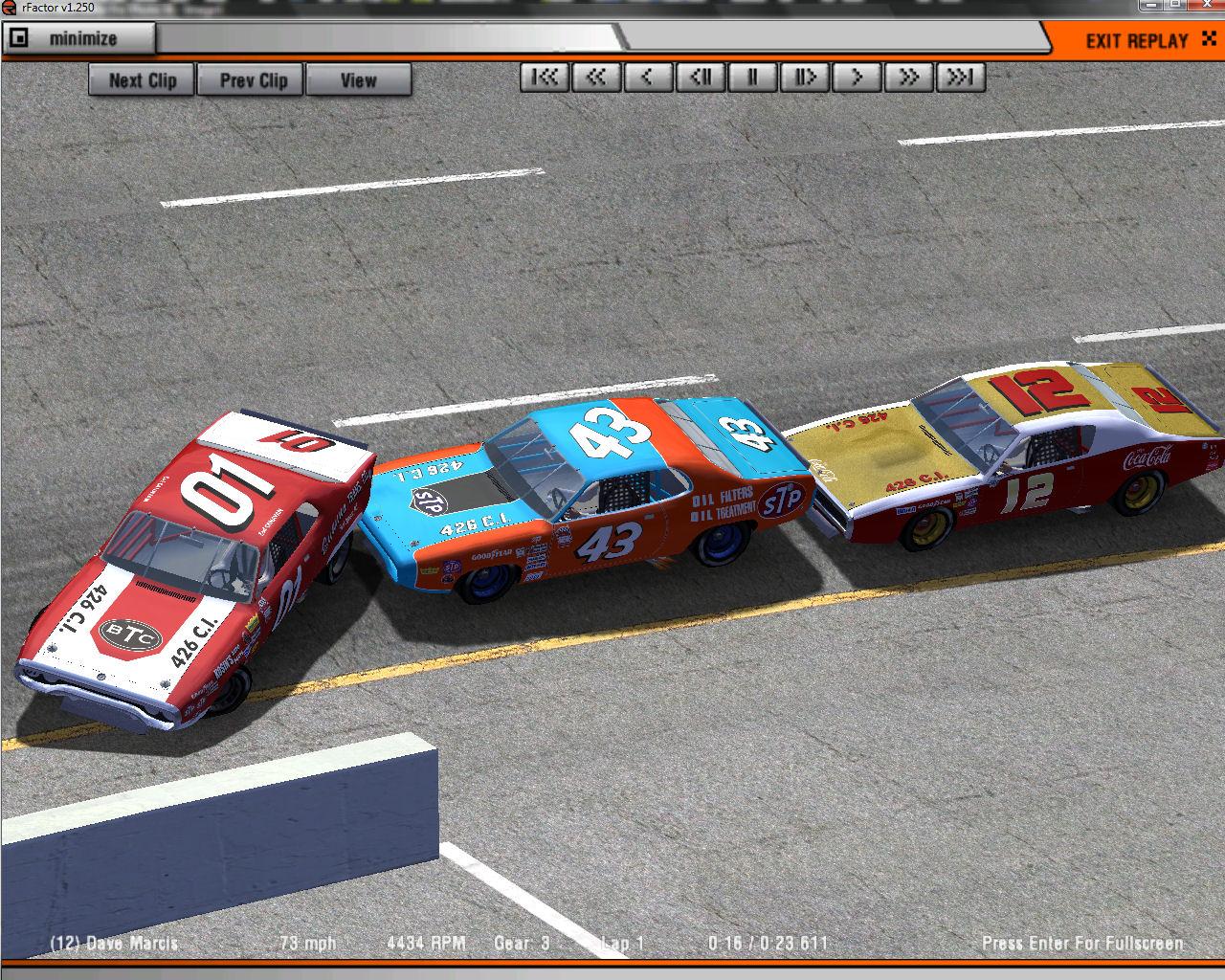Screen dimensions: 1225x980
Task: Fast forward the replay
Action: click(x=908, y=78)
